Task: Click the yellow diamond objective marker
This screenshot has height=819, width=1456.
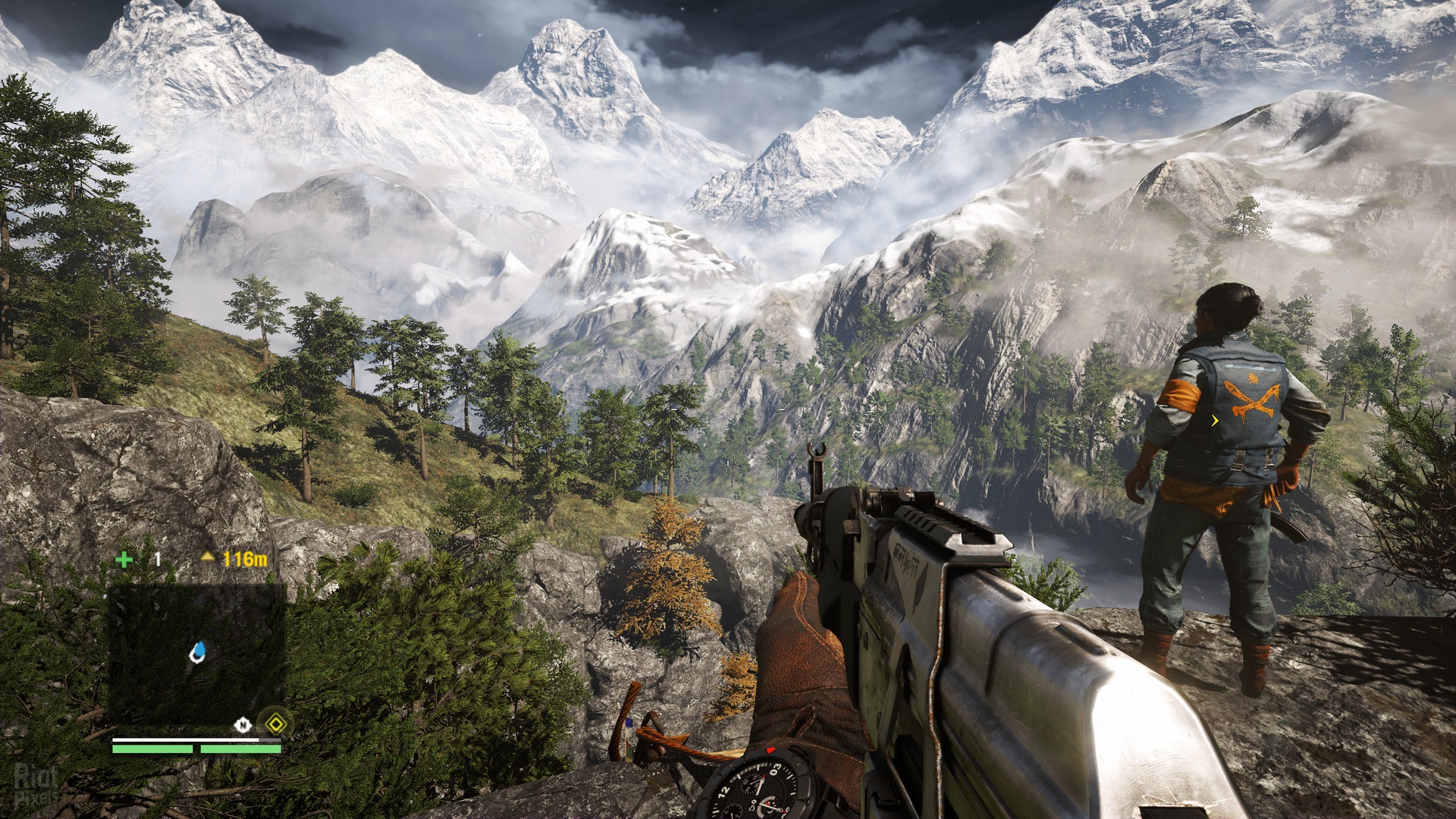Action: [x=274, y=723]
